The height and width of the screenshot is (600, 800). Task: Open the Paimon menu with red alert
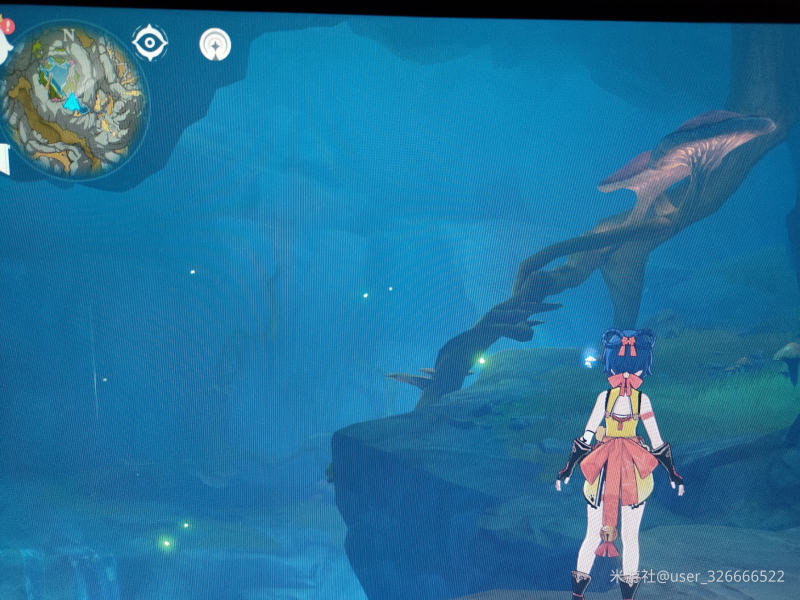point(4,44)
